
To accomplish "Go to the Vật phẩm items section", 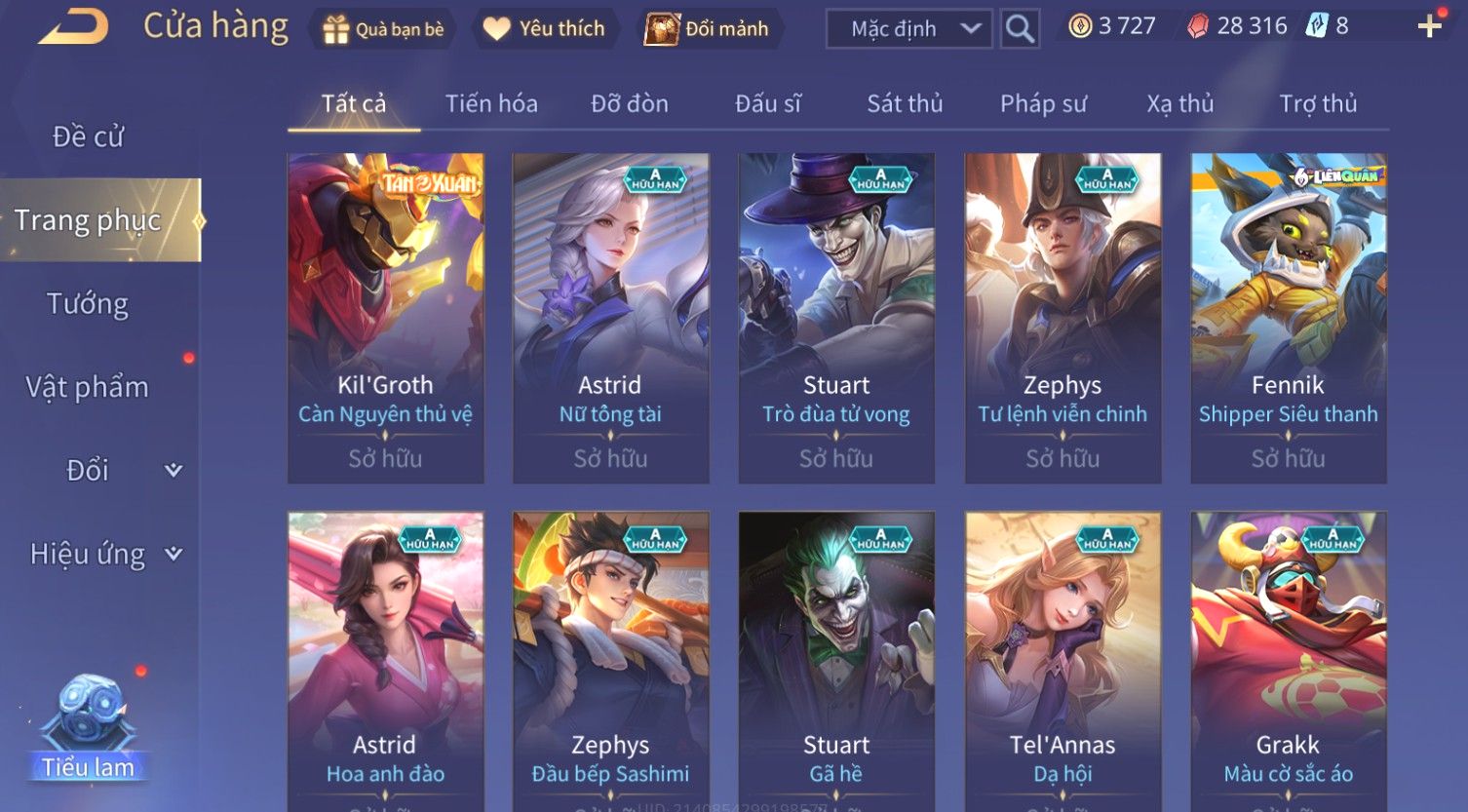I will point(88,387).
